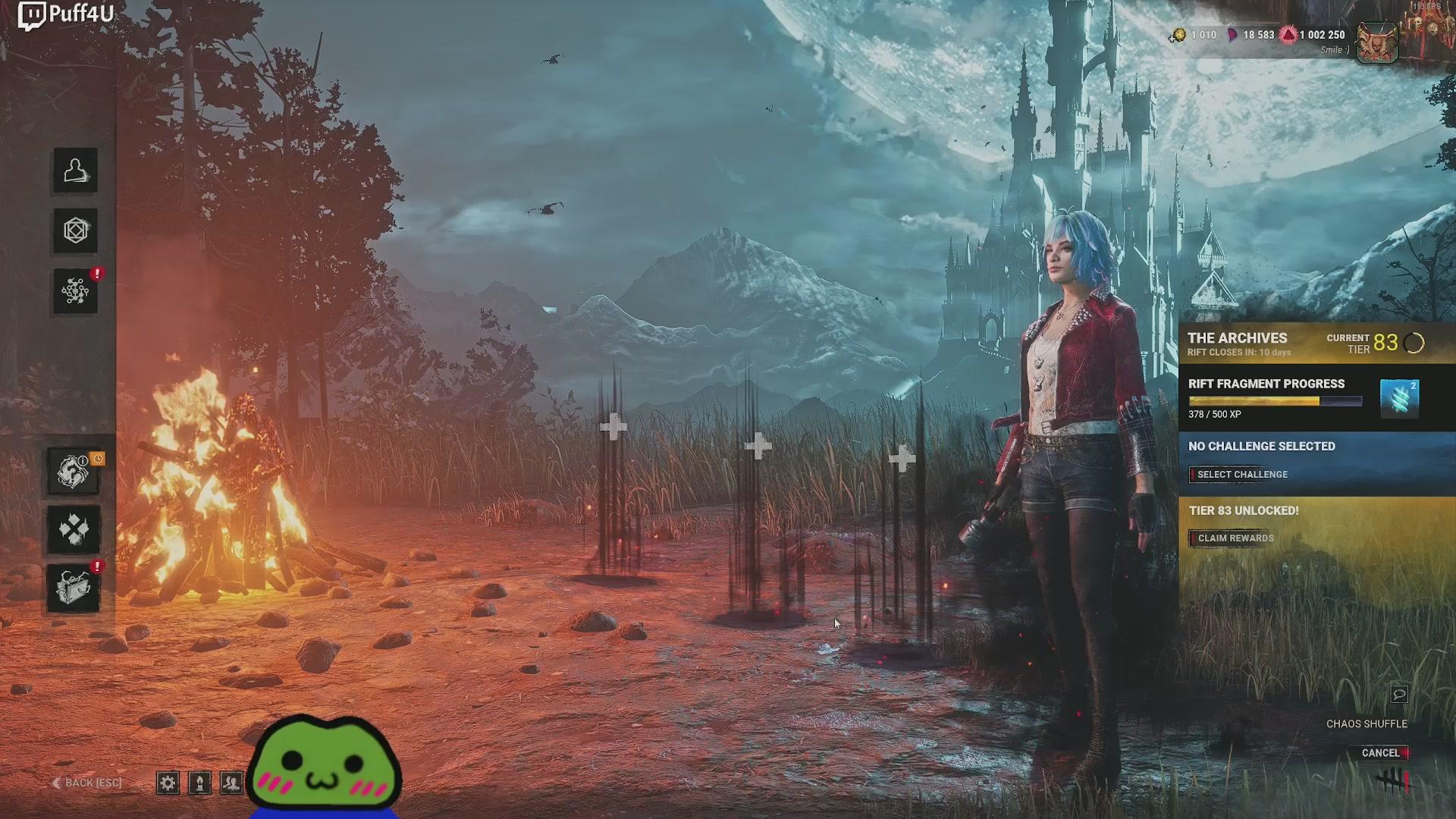Viewport: 1456px width, 819px height.
Task: Open the in-game Store hexagon icon
Action: point(74,231)
